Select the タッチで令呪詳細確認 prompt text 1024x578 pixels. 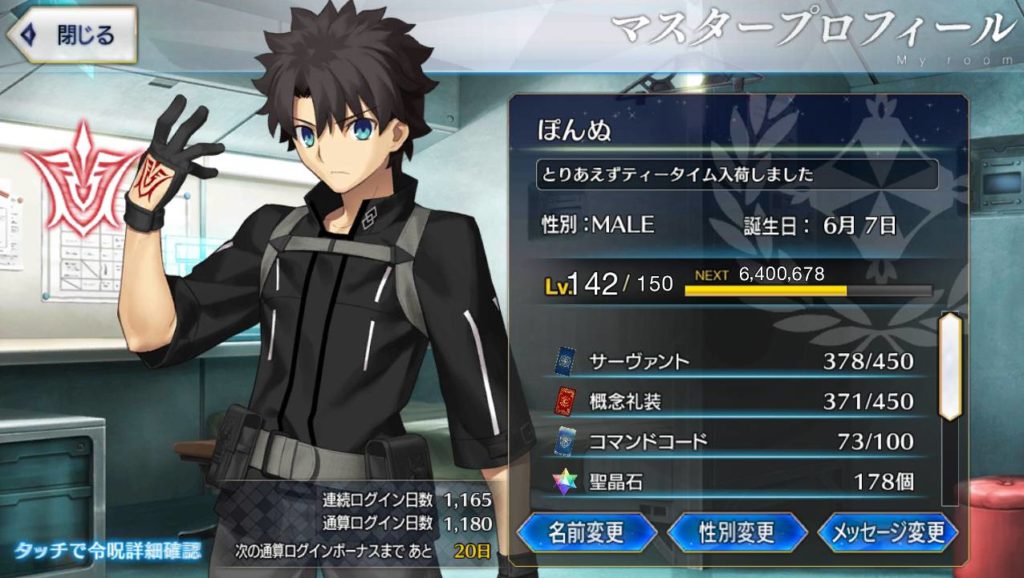click(x=107, y=551)
